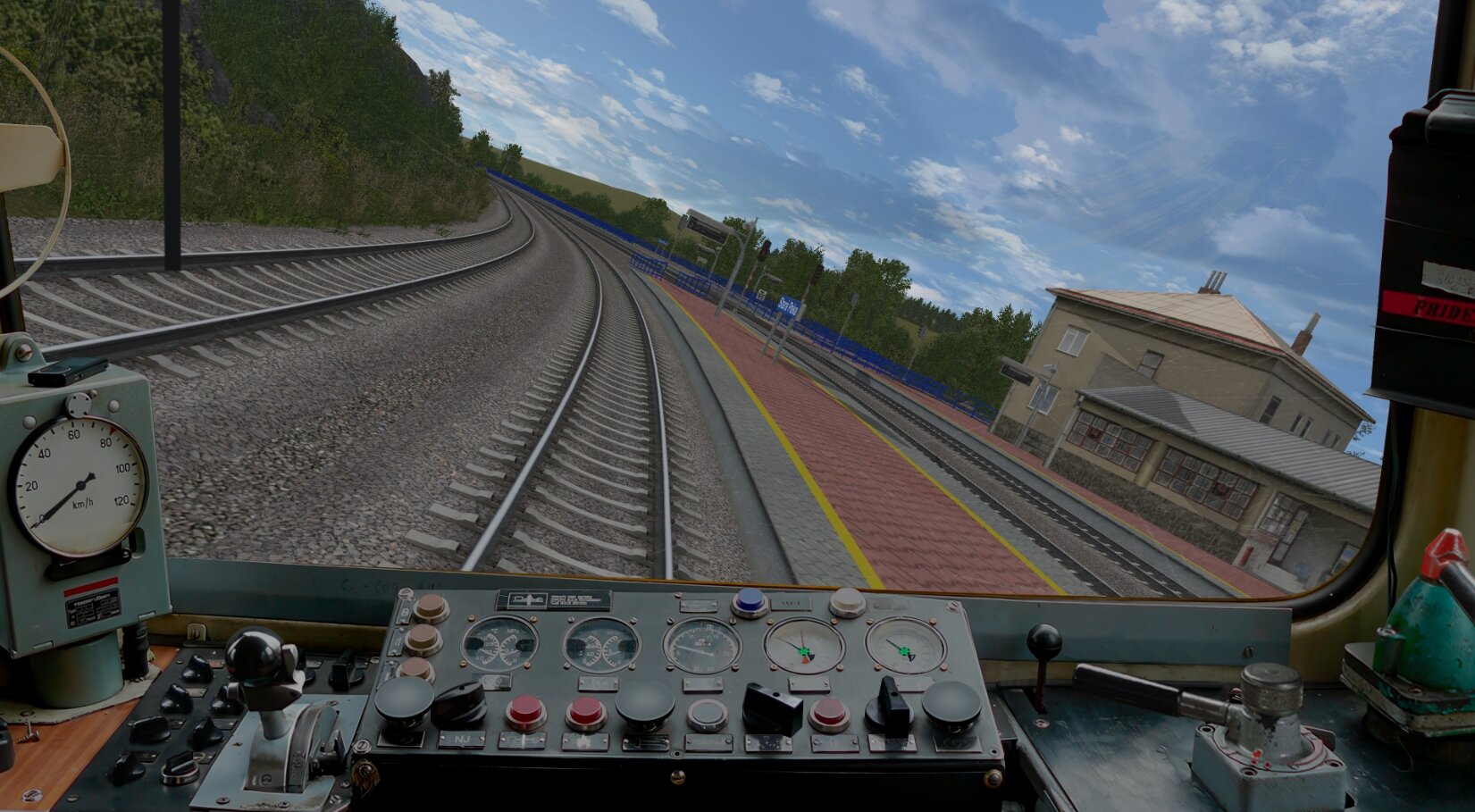Viewport: 1475px width, 812px height.
Task: Push the white dome button beside the gauges
Action: pyautogui.click(x=847, y=602)
